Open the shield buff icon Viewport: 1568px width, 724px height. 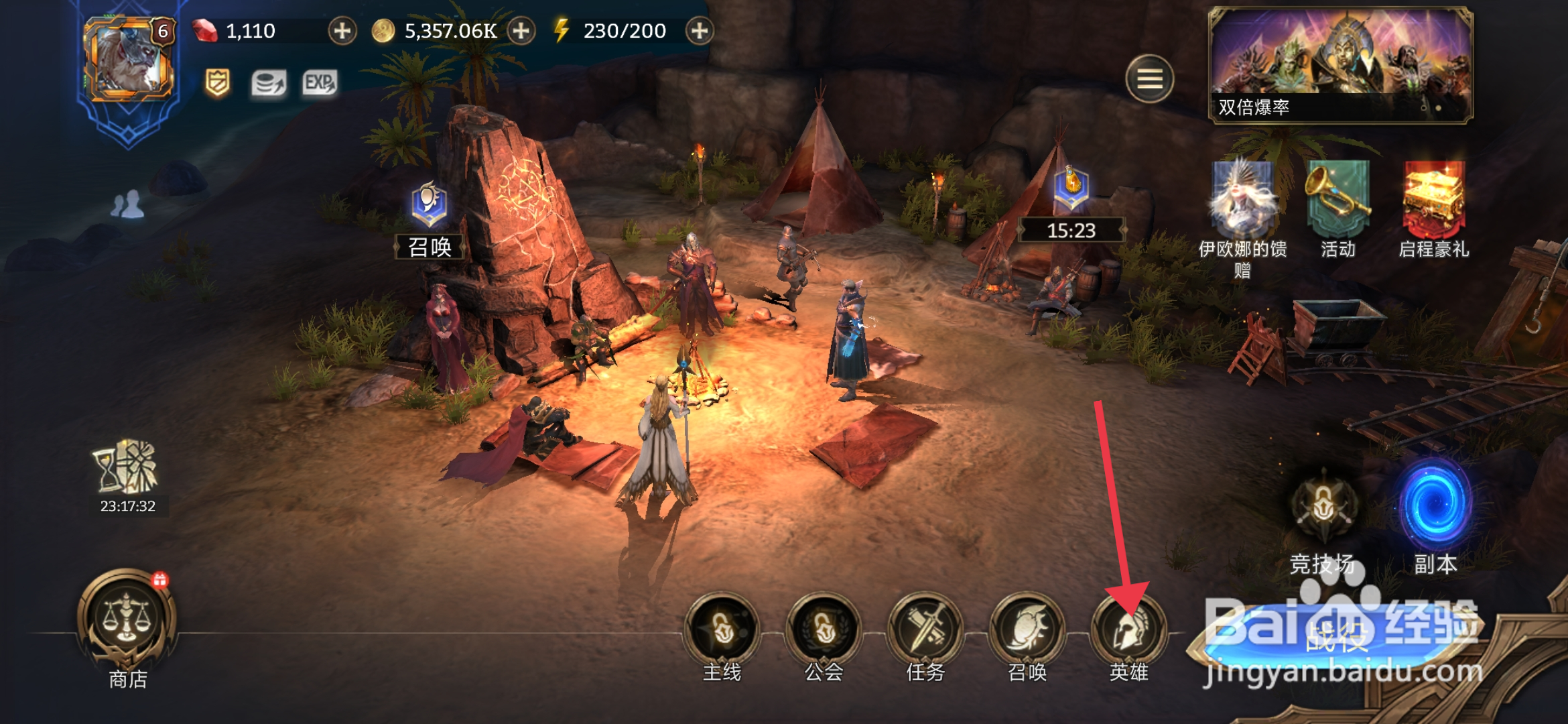[217, 83]
